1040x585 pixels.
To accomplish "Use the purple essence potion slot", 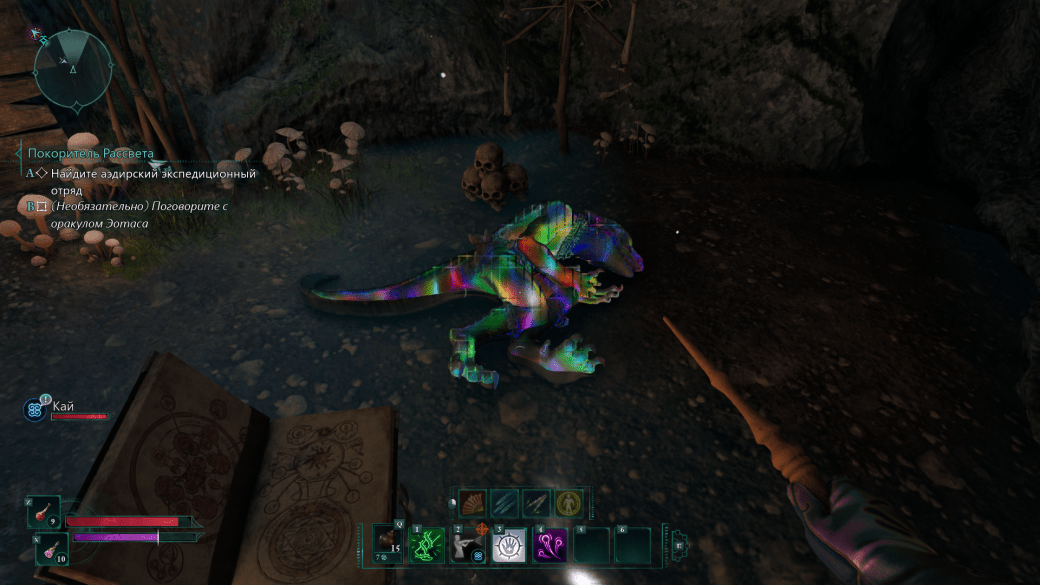I will coord(54,547).
